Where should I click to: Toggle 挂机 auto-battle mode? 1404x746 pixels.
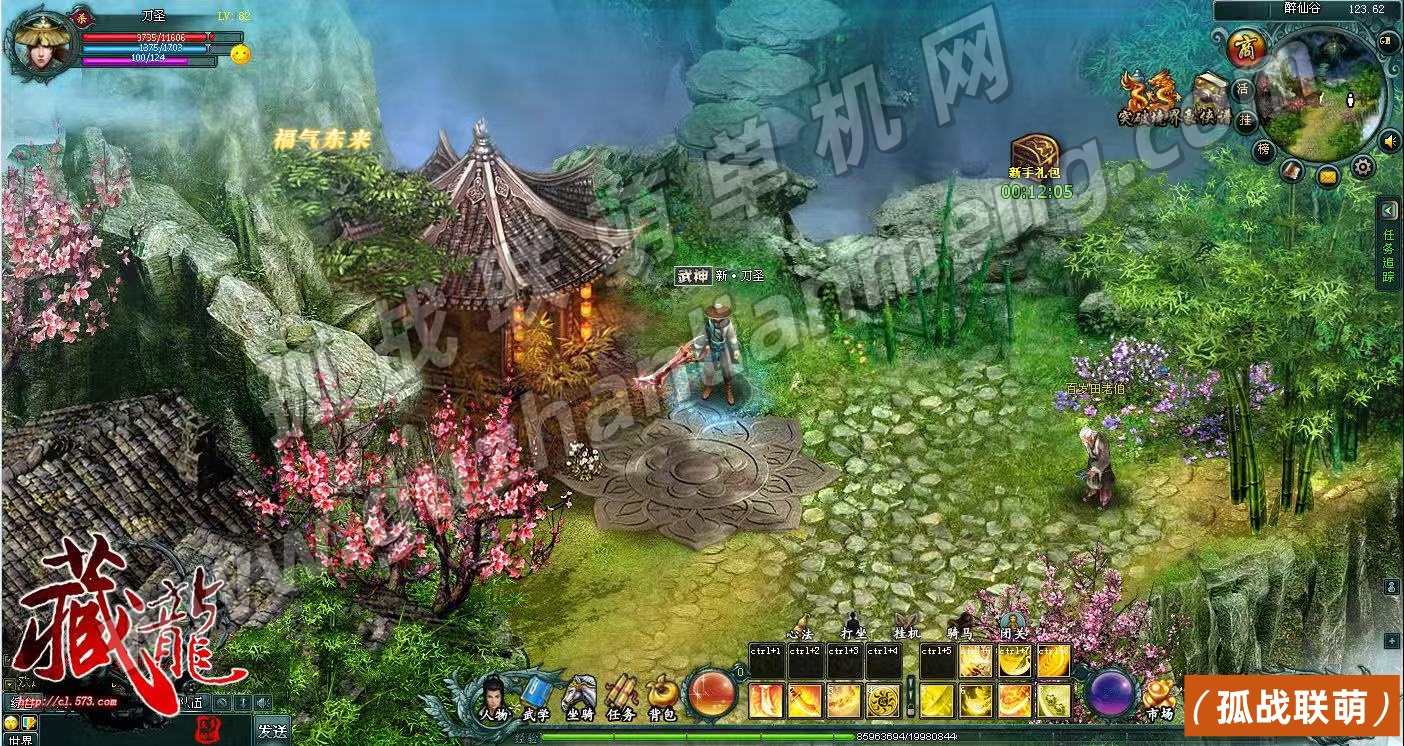click(906, 625)
